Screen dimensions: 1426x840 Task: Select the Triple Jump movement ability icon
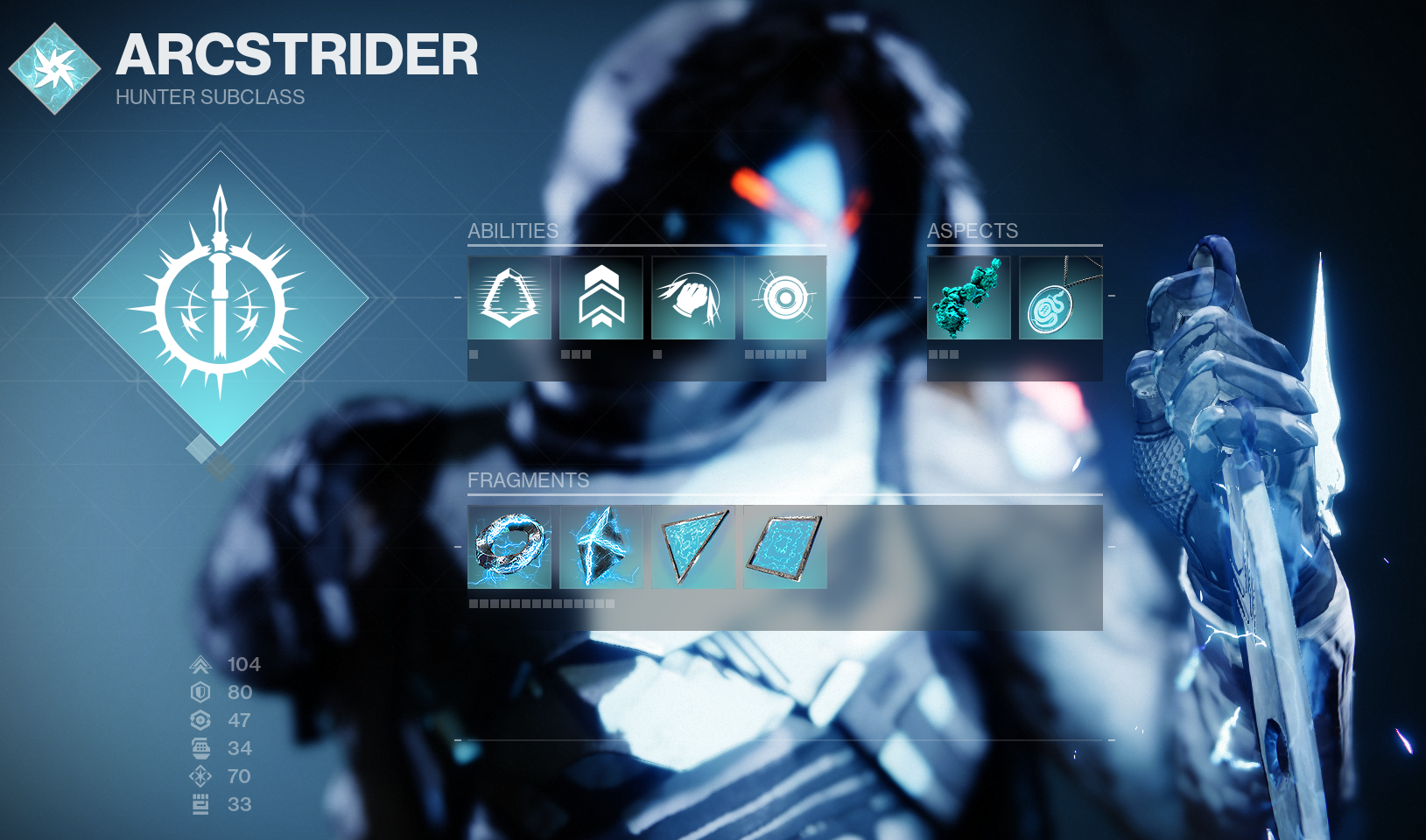[601, 297]
